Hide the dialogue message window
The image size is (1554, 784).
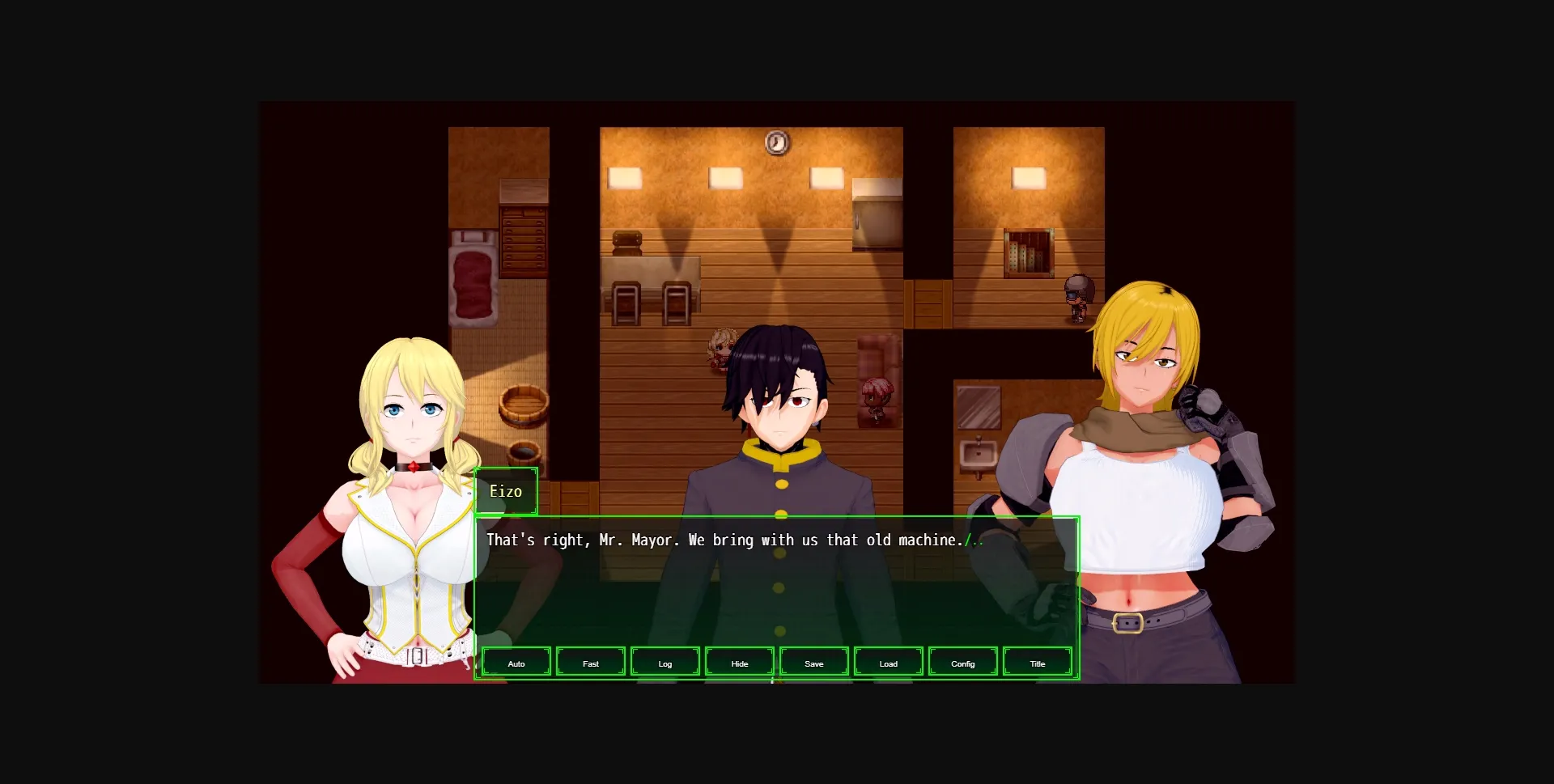[x=739, y=662]
